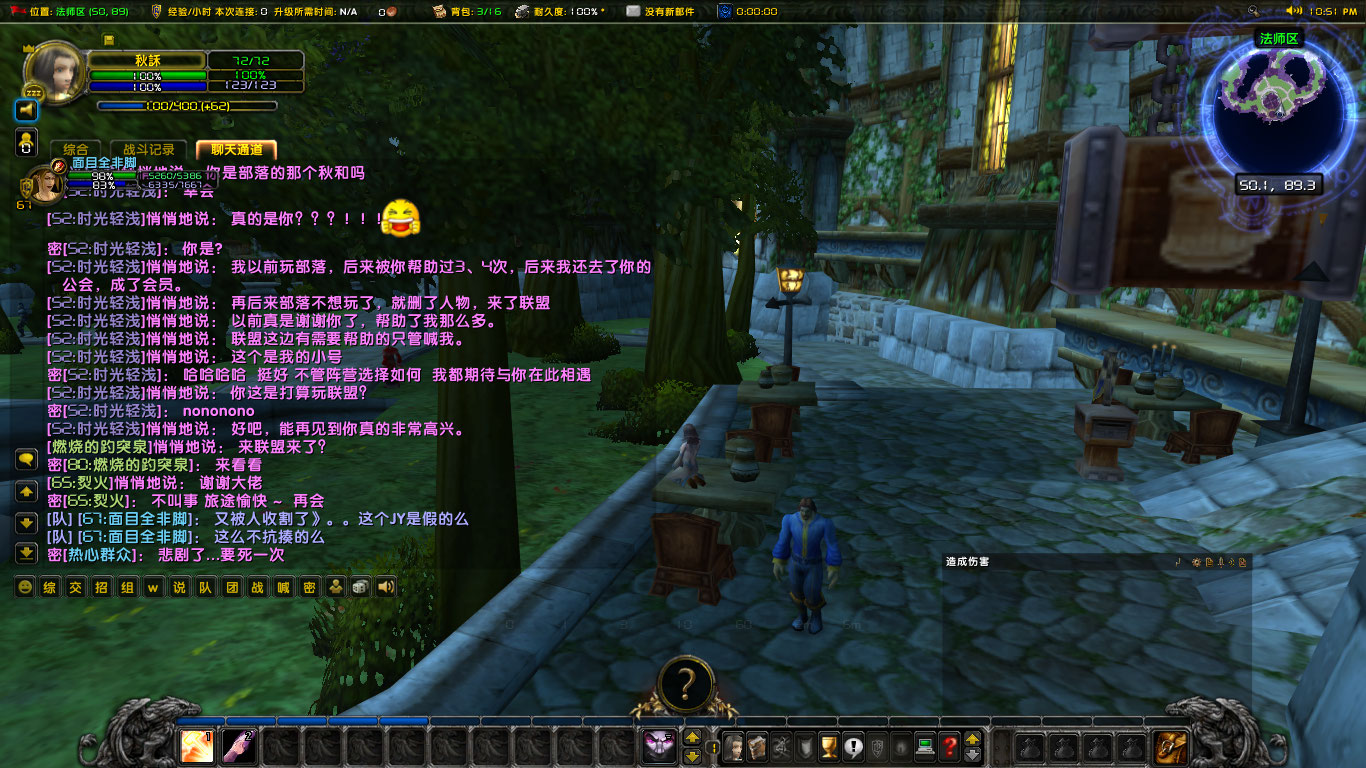The image size is (1366, 768).
Task: Open the spellbook from the micro menu
Action: (x=758, y=747)
